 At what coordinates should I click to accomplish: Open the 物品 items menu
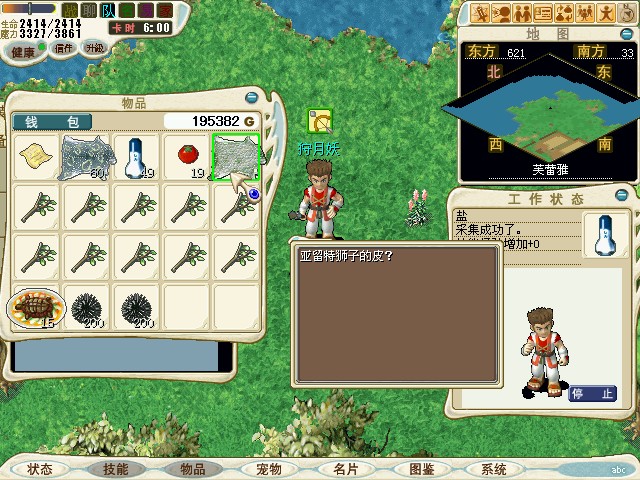coord(192,469)
